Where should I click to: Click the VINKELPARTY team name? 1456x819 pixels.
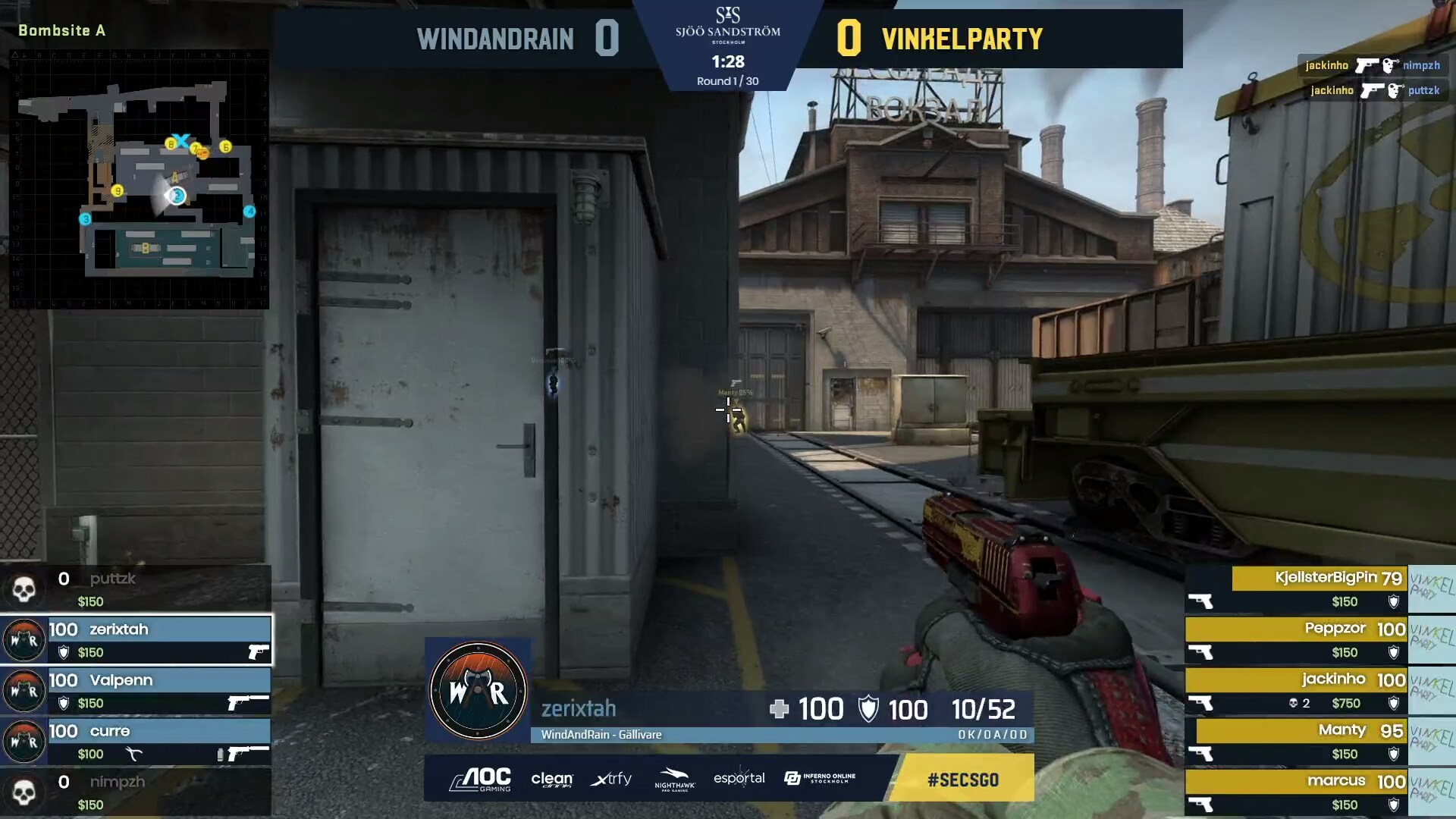(962, 39)
